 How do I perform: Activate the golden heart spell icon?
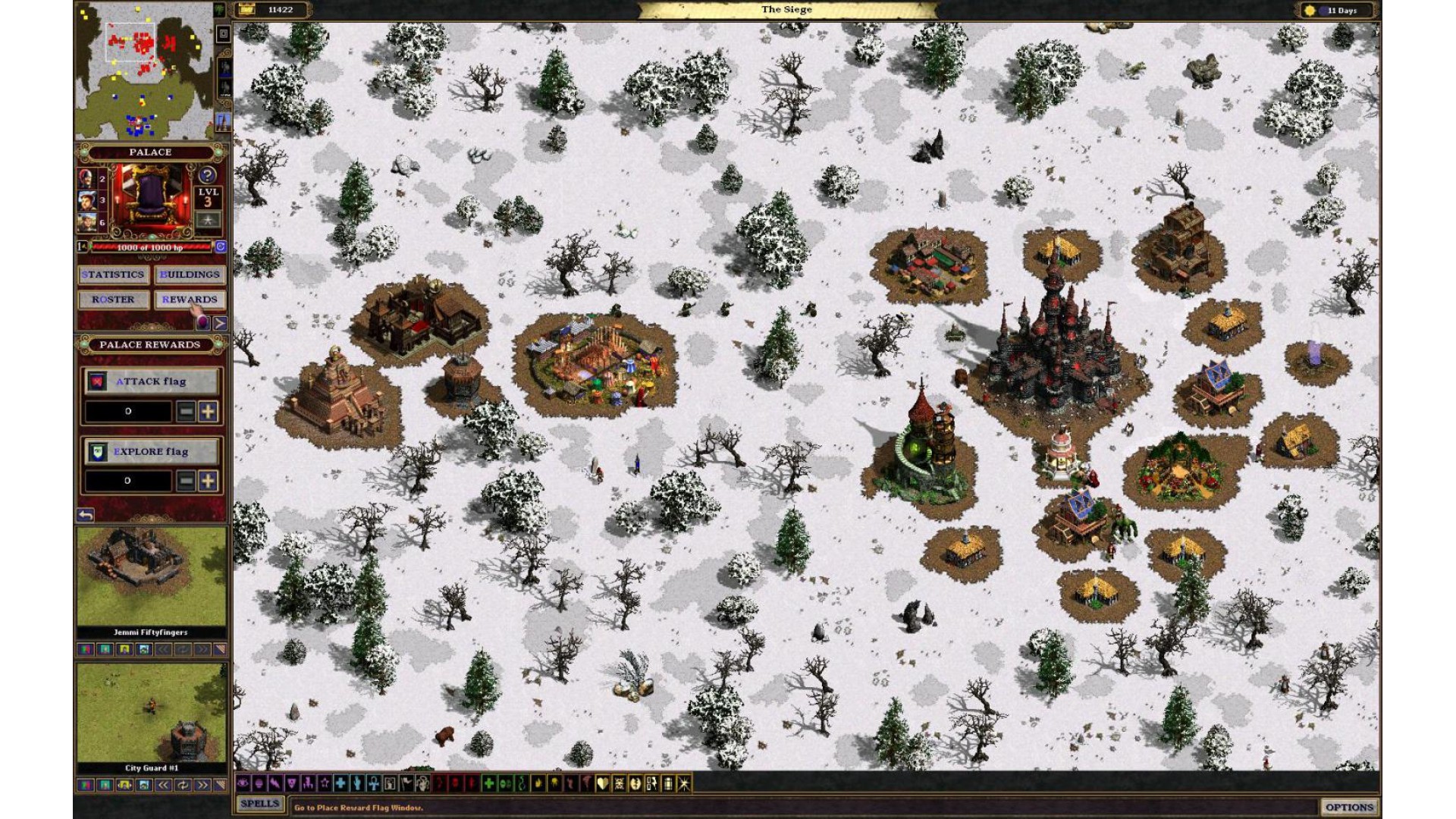click(603, 784)
